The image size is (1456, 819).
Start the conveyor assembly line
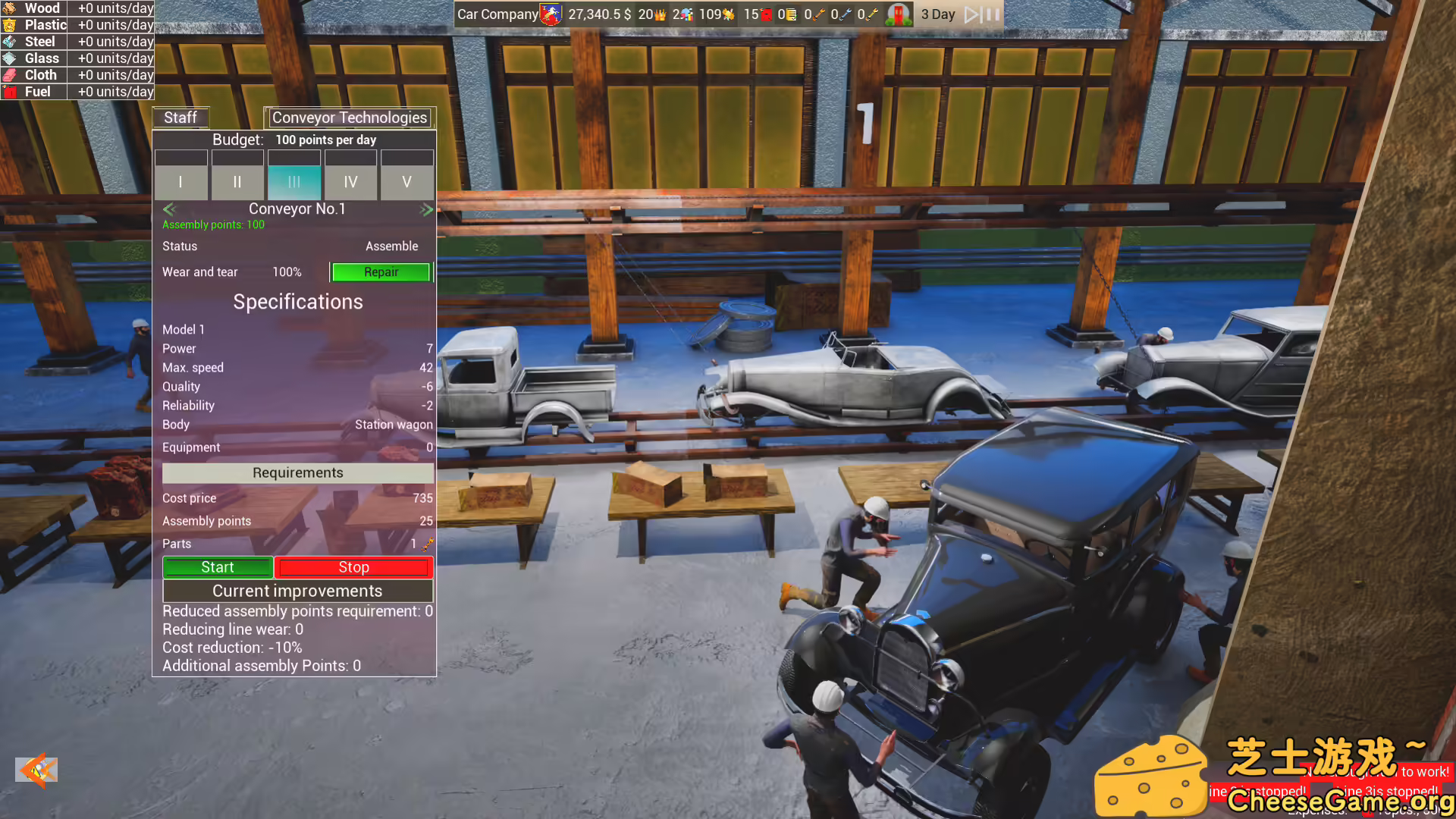[218, 566]
